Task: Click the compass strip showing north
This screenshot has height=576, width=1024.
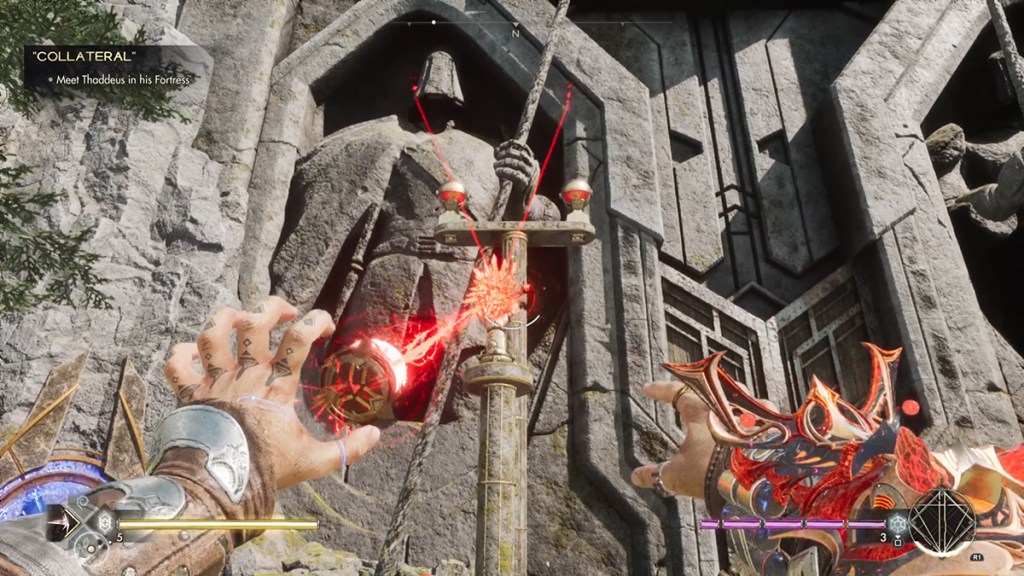Action: (x=515, y=24)
